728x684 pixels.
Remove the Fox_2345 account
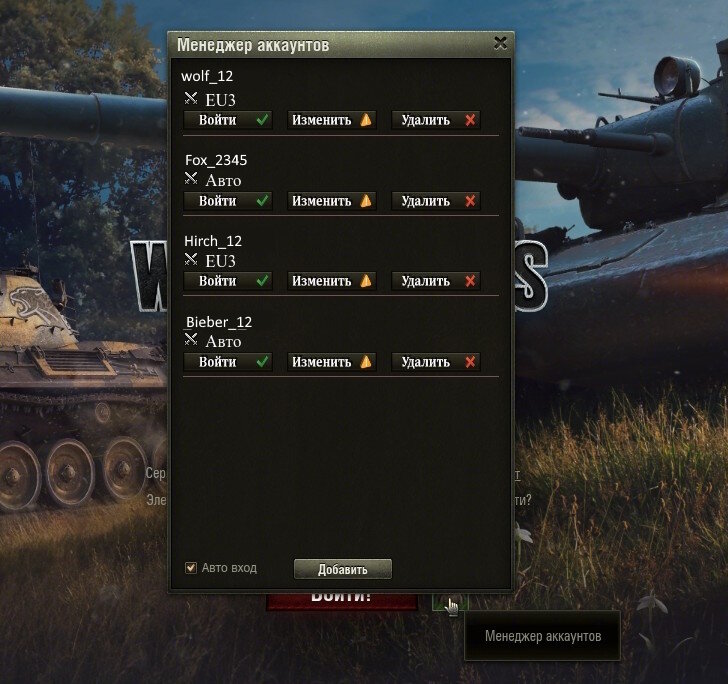tap(436, 201)
